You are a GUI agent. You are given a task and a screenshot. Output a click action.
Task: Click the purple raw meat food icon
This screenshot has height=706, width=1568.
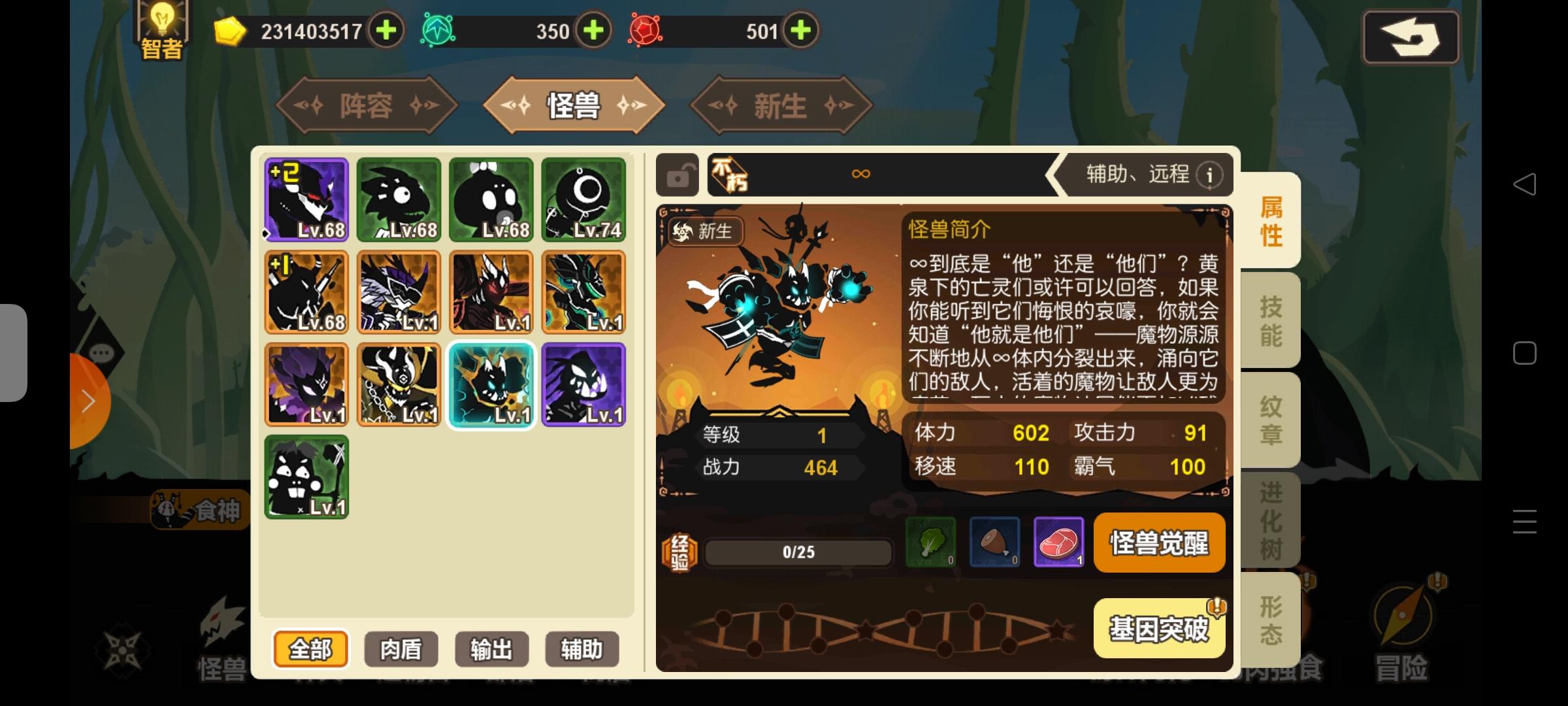point(1060,543)
